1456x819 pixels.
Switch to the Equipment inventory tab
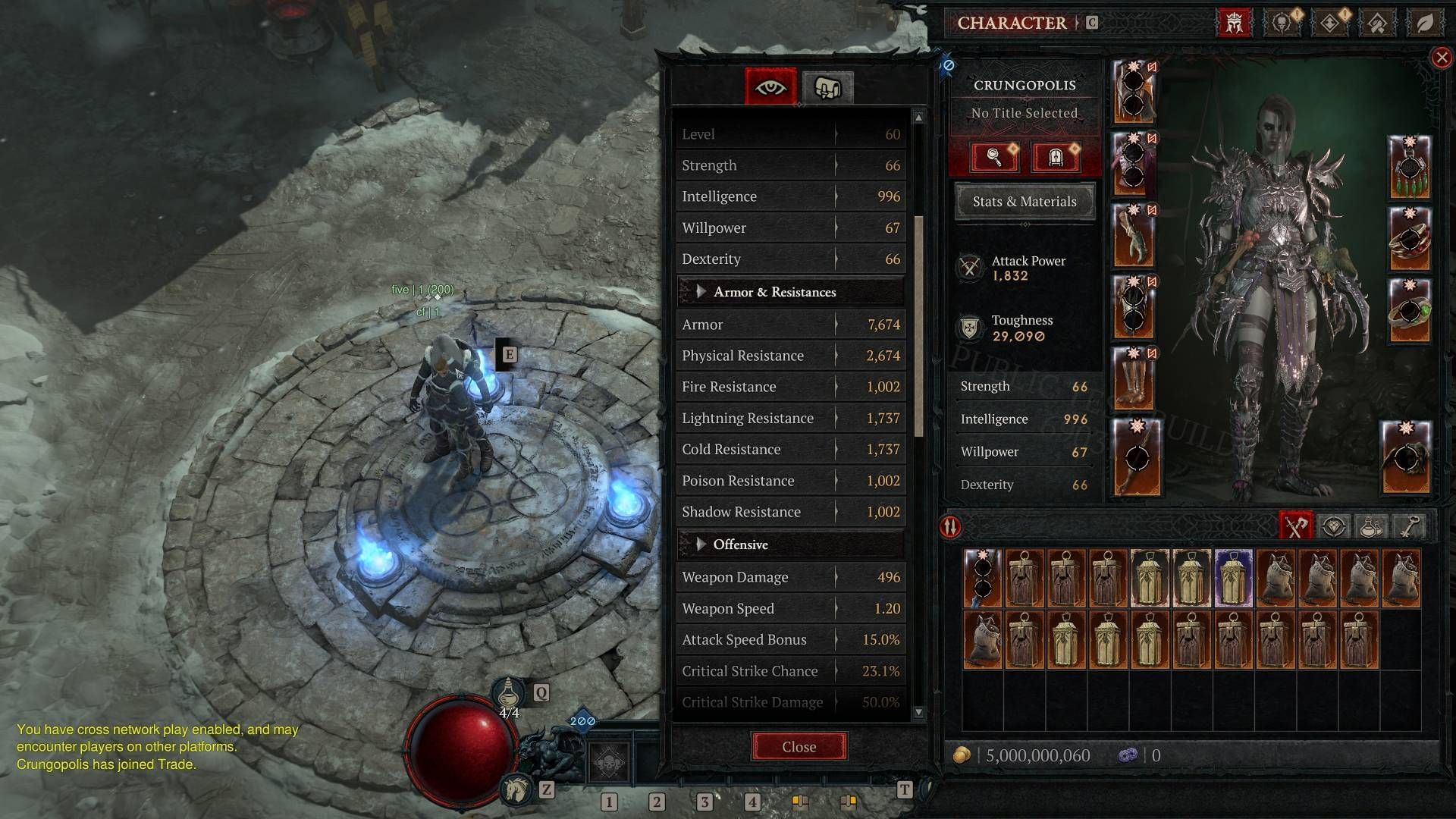click(x=1296, y=526)
